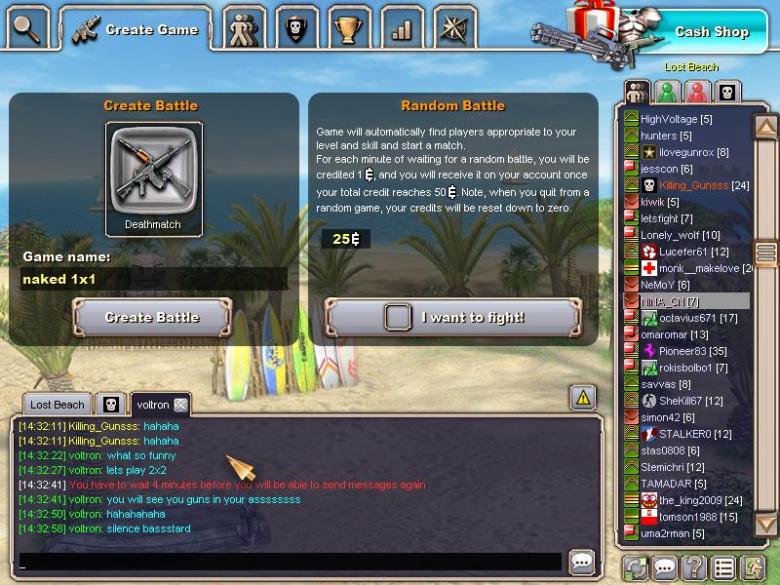
Task: Show the green players list tab
Action: click(667, 92)
